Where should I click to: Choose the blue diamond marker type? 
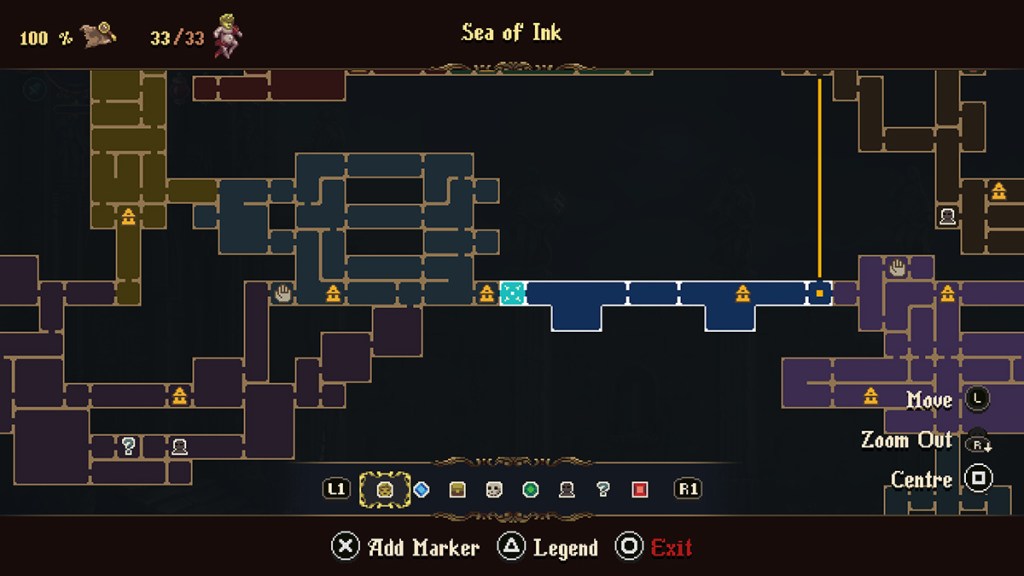(x=421, y=490)
